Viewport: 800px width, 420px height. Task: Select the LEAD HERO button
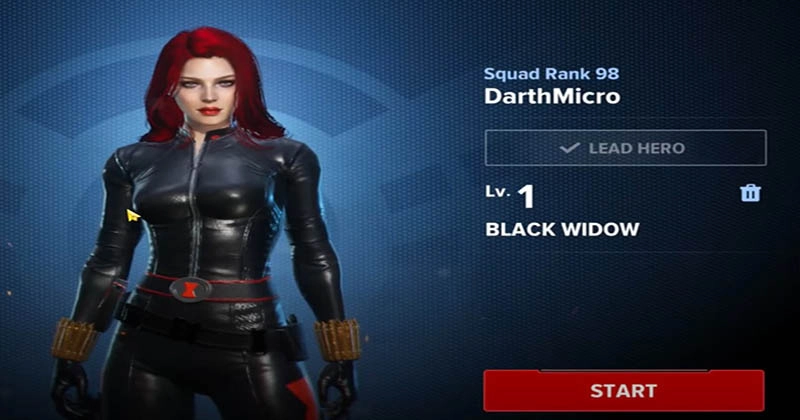pyautogui.click(x=625, y=148)
